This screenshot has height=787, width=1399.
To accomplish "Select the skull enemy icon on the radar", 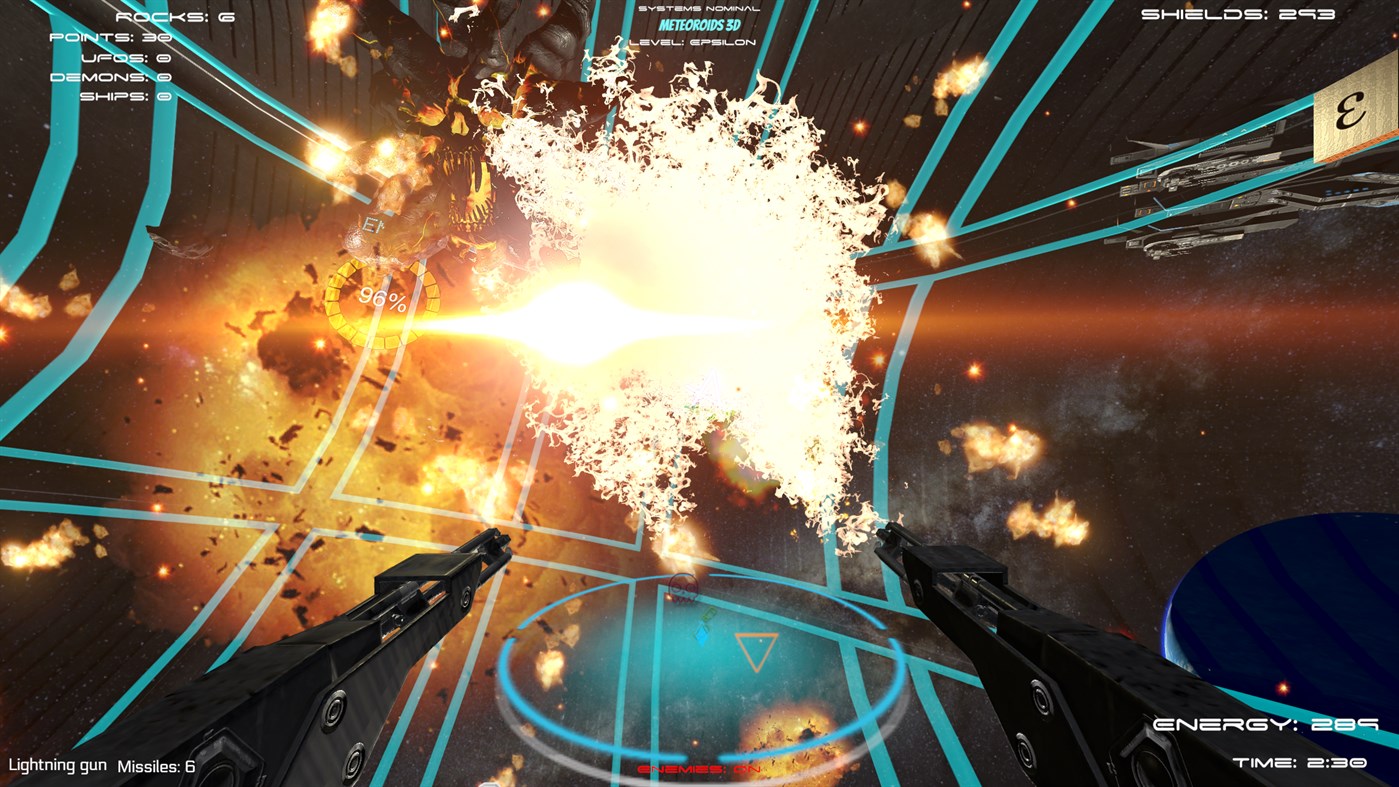I will point(684,588).
